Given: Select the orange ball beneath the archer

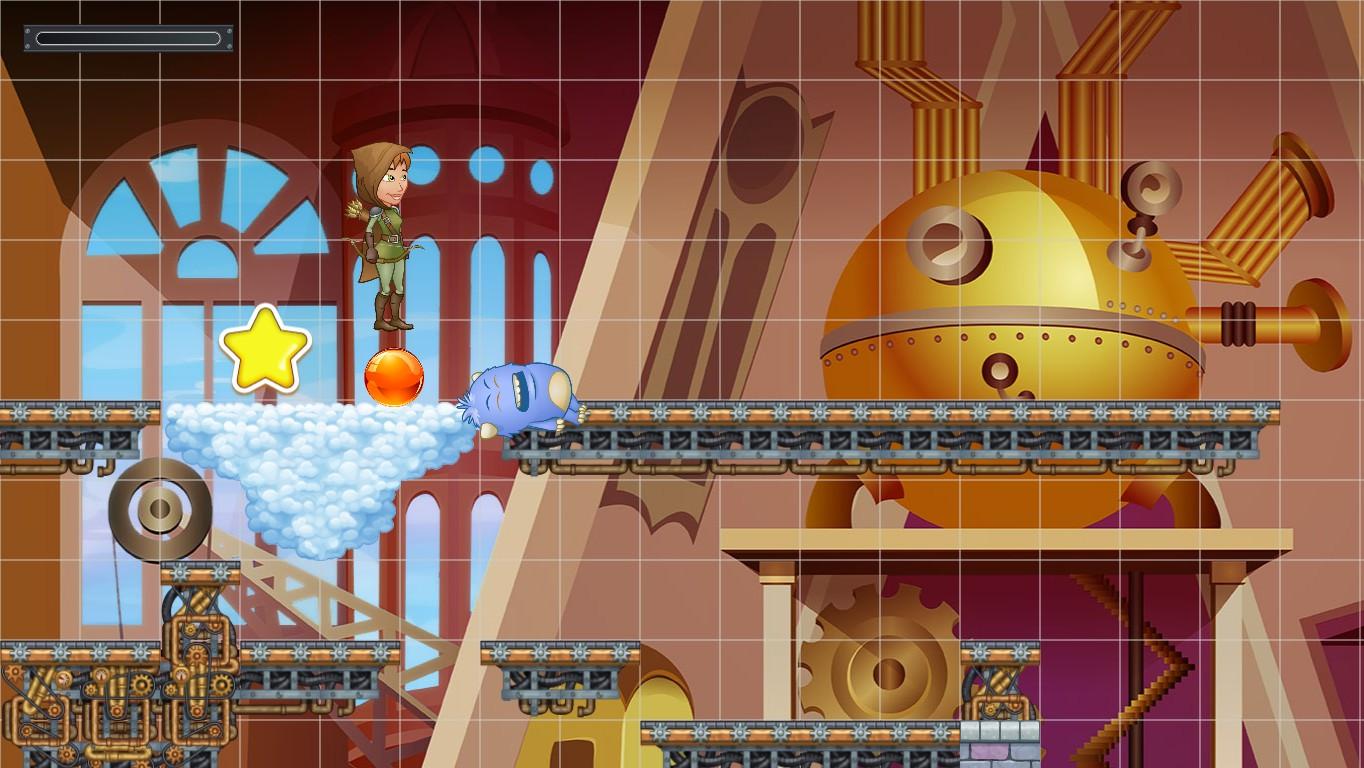Looking at the screenshot, I should coord(394,377).
